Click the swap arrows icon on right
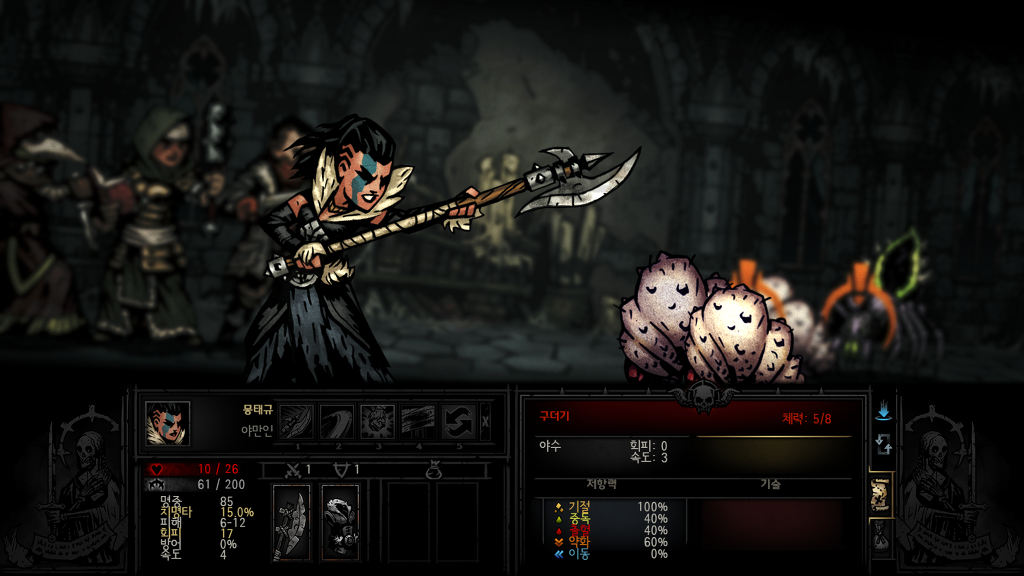The image size is (1024, 576). click(883, 444)
